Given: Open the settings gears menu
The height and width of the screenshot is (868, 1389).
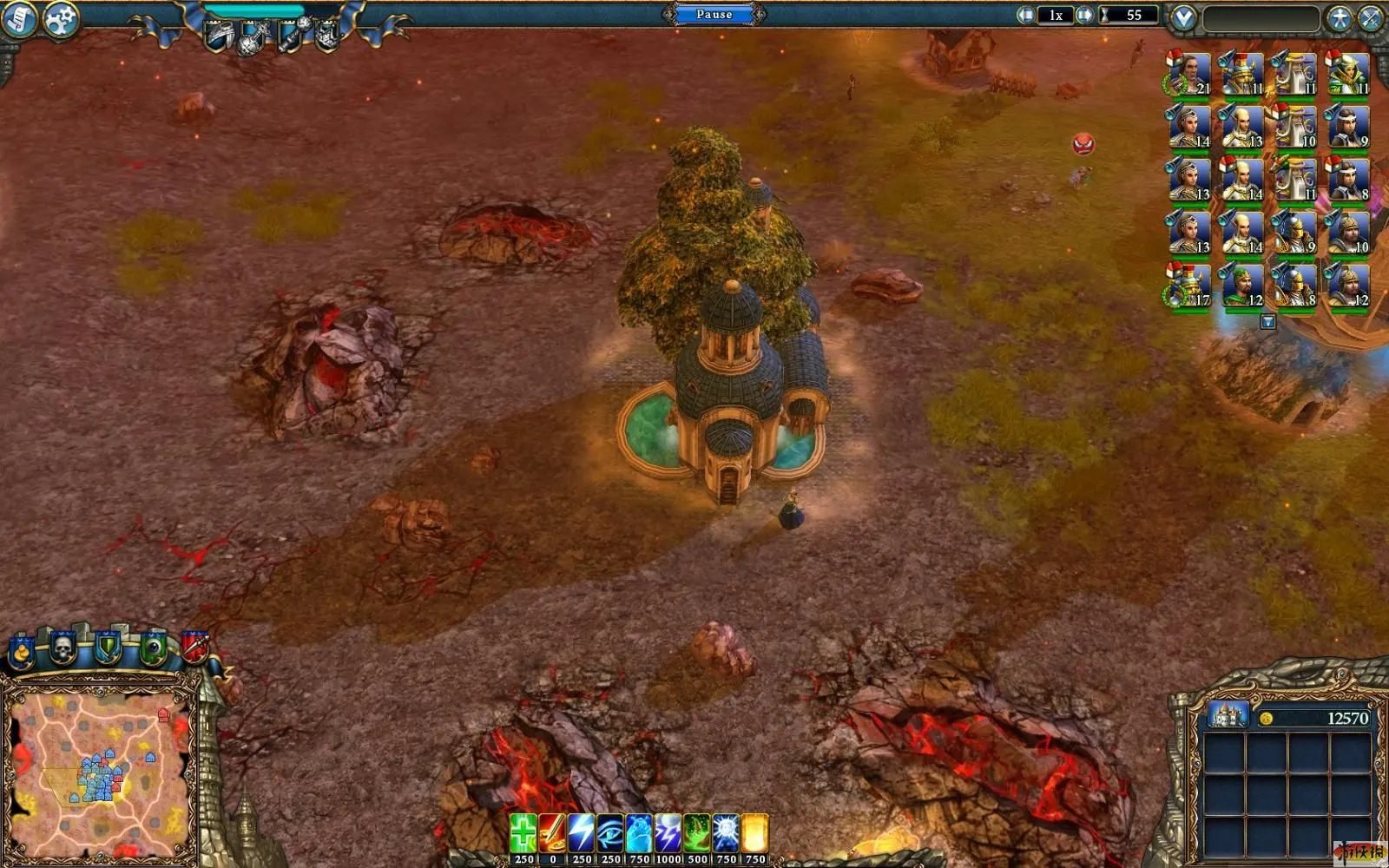Looking at the screenshot, I should [x=60, y=19].
